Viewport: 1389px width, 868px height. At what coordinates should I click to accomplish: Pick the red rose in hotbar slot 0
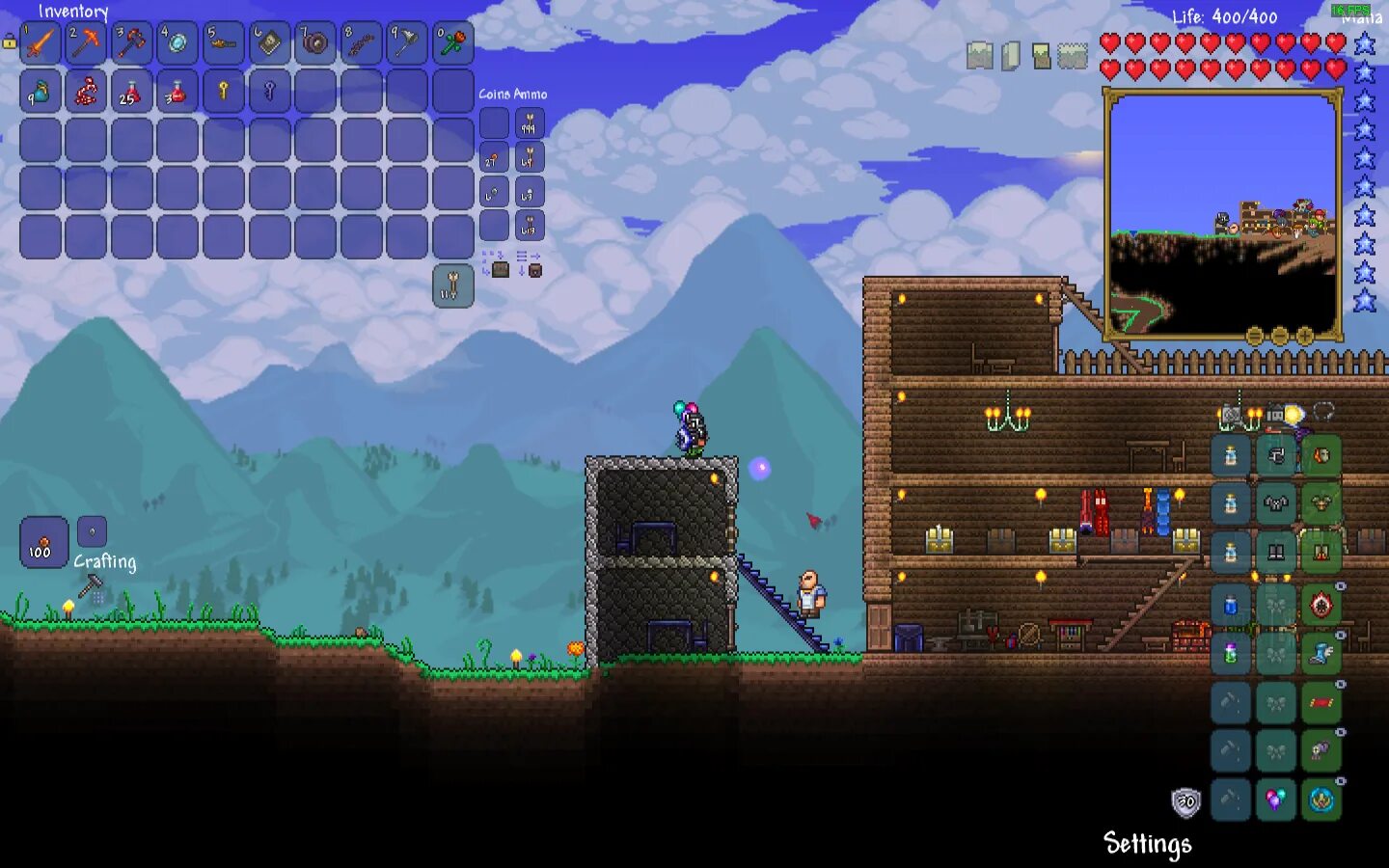click(452, 43)
